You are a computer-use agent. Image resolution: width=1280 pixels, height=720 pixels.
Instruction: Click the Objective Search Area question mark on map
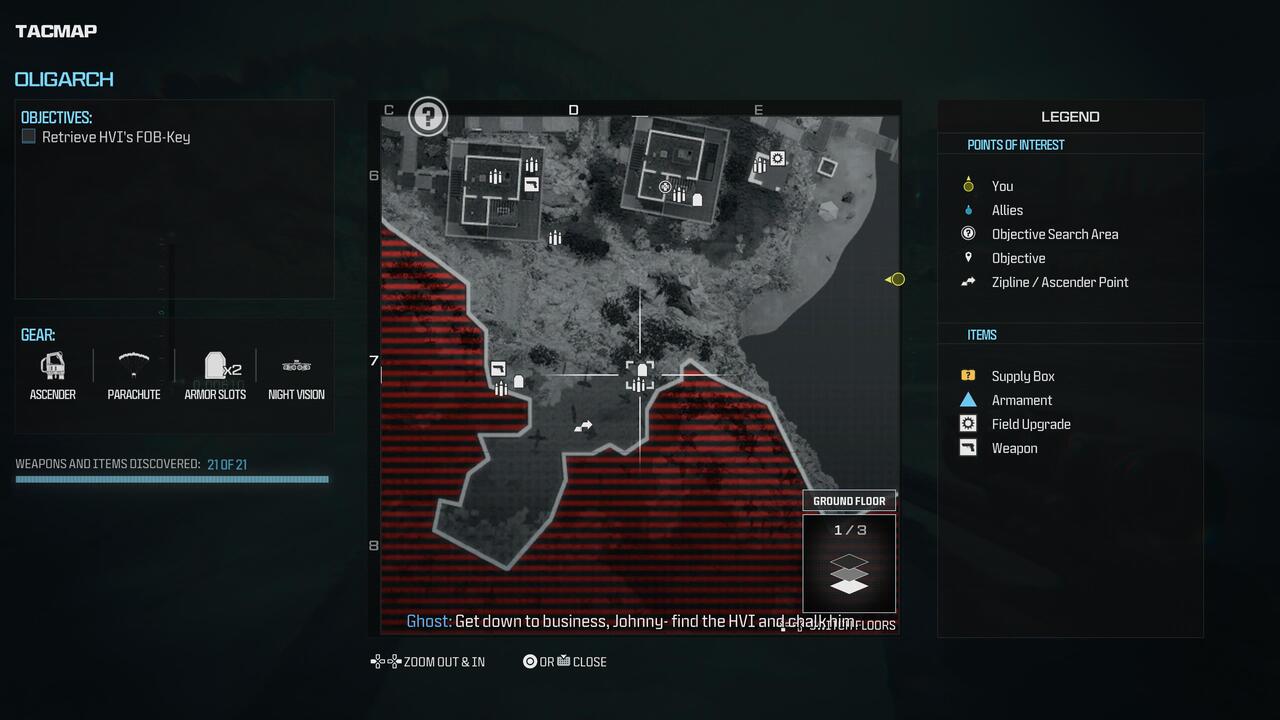(x=427, y=116)
